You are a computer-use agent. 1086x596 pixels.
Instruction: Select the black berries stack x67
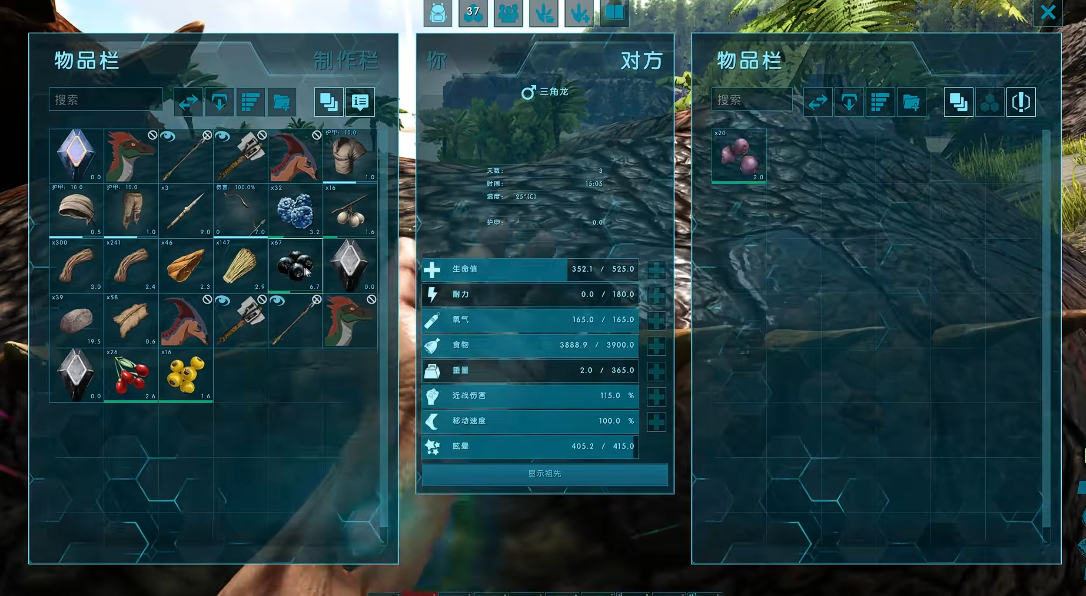pos(295,263)
